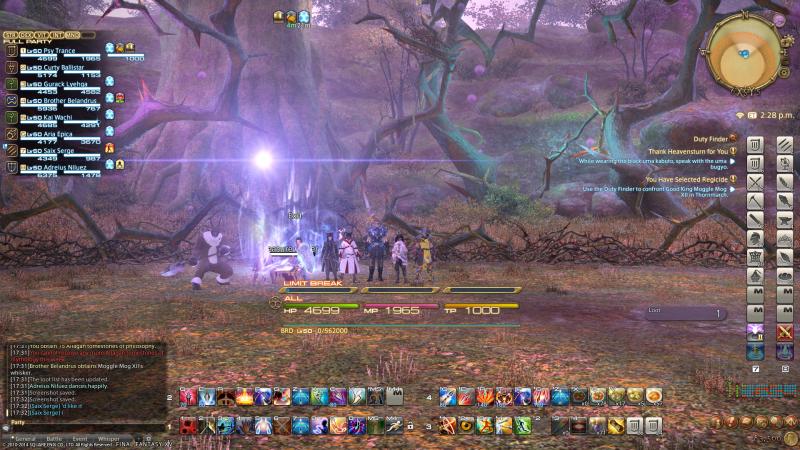The width and height of the screenshot is (800, 450).
Task: Select party member Psy Trance
Action: click(x=61, y=50)
